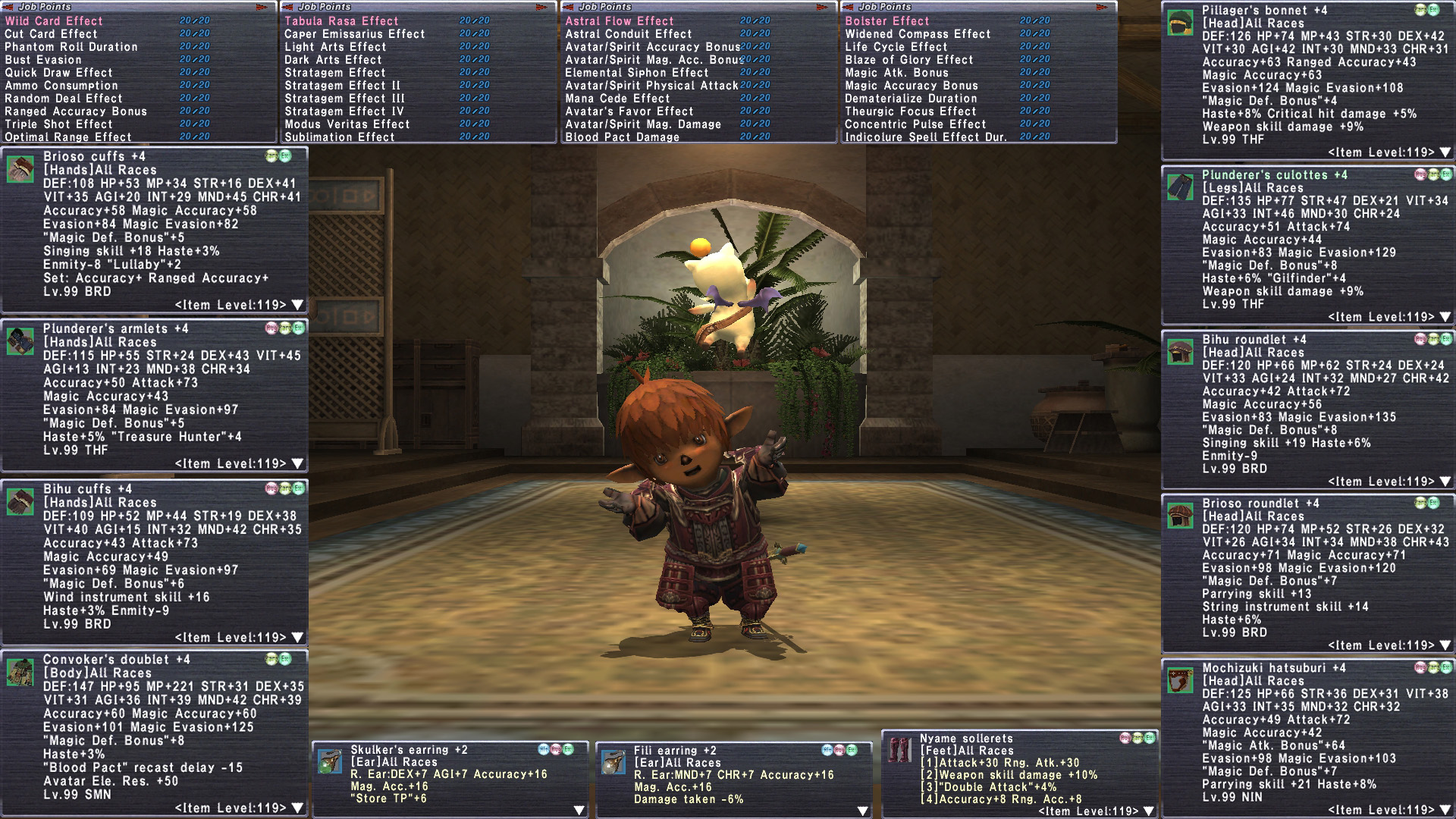This screenshot has height=819, width=1456.
Task: Select the Bihu roundlet +4 icon
Action: [1180, 352]
